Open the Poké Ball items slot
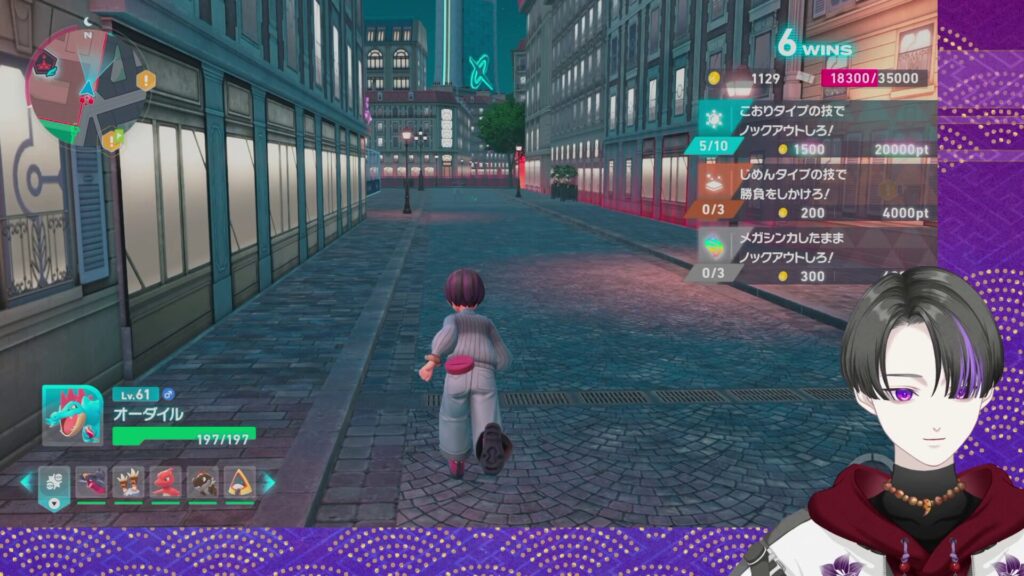Image resolution: width=1024 pixels, height=576 pixels. click(55, 482)
